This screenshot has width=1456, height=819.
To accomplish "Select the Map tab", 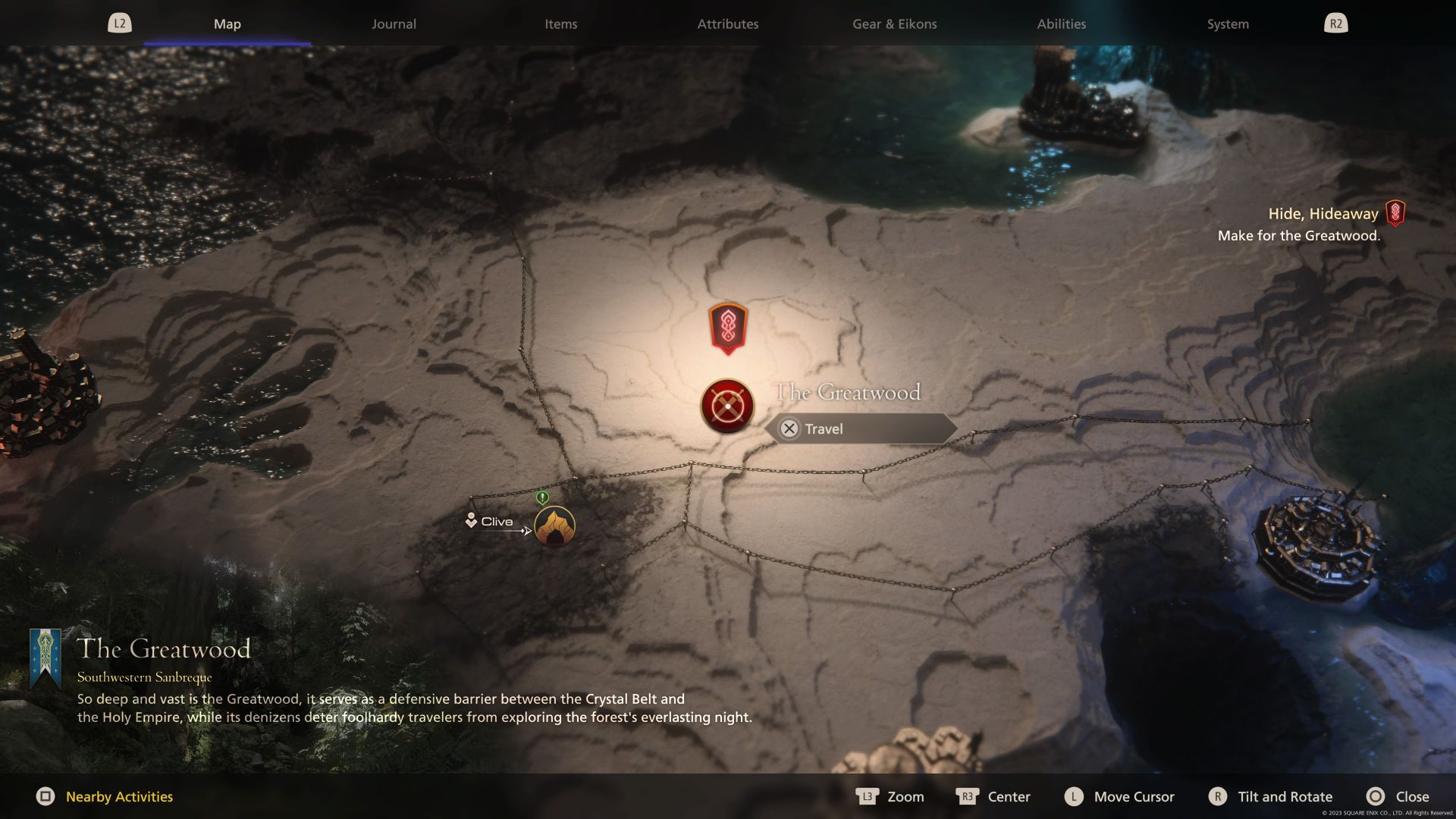I will [x=227, y=24].
